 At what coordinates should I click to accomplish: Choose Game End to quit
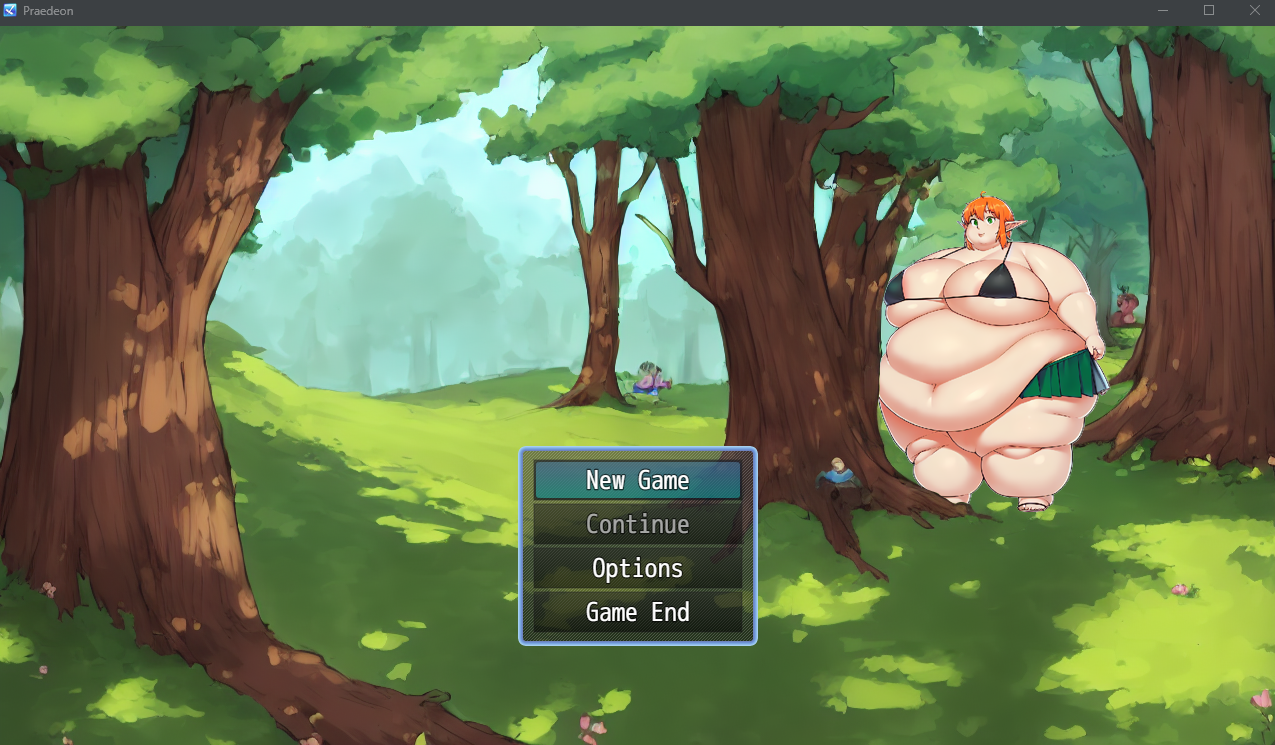[x=637, y=612]
